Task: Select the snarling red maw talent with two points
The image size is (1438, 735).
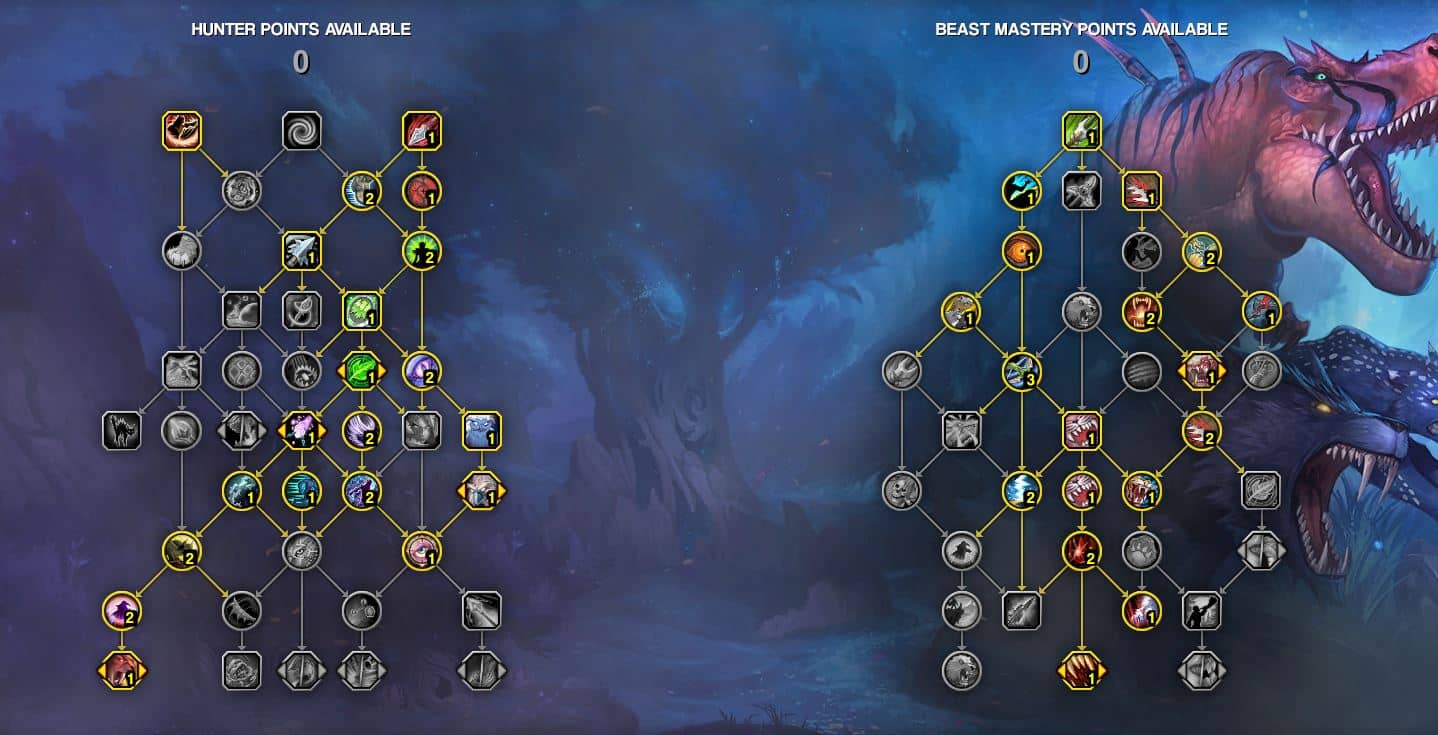Action: (1140, 313)
